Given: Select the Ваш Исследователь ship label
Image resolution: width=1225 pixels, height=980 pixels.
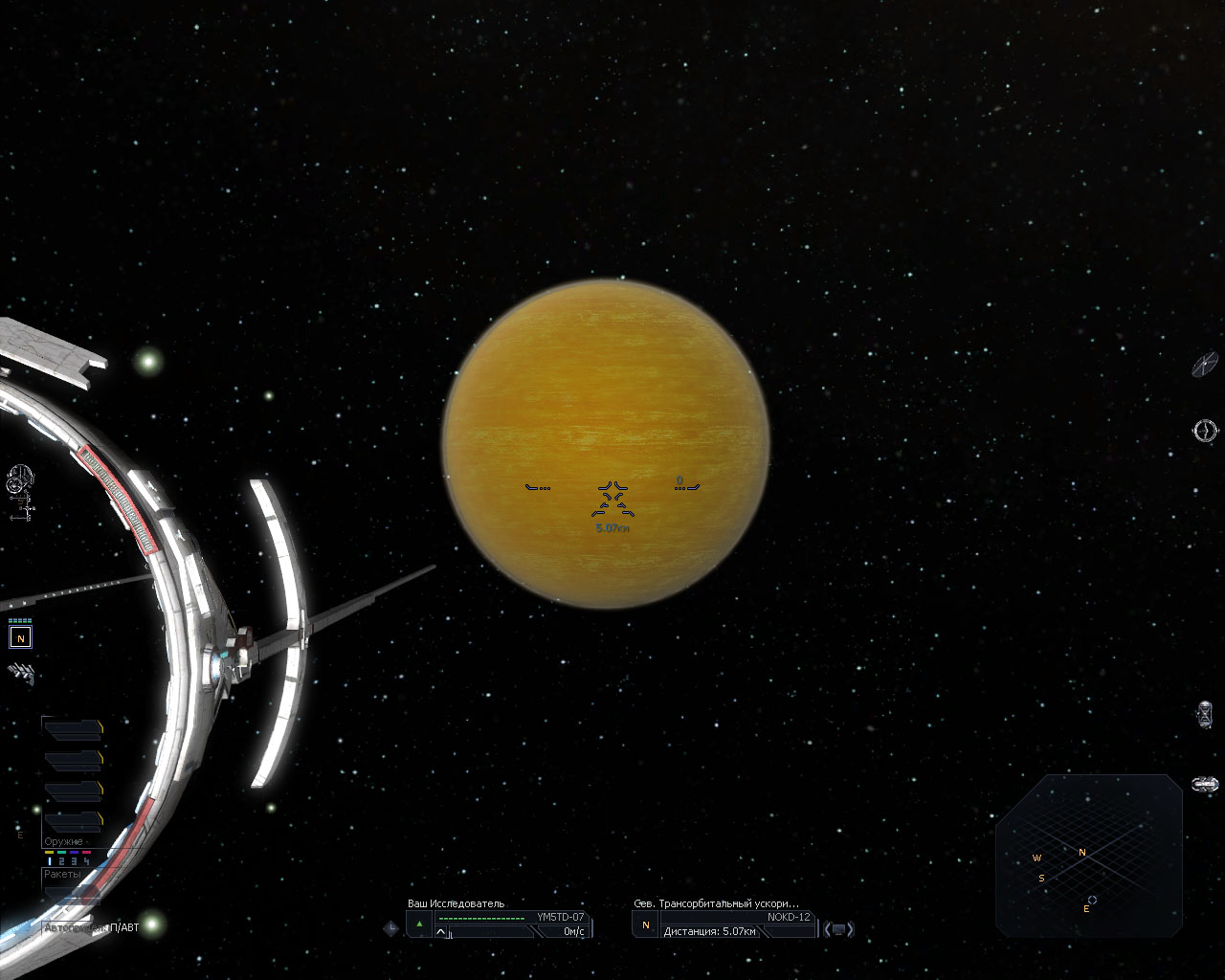Looking at the screenshot, I should click(x=456, y=903).
